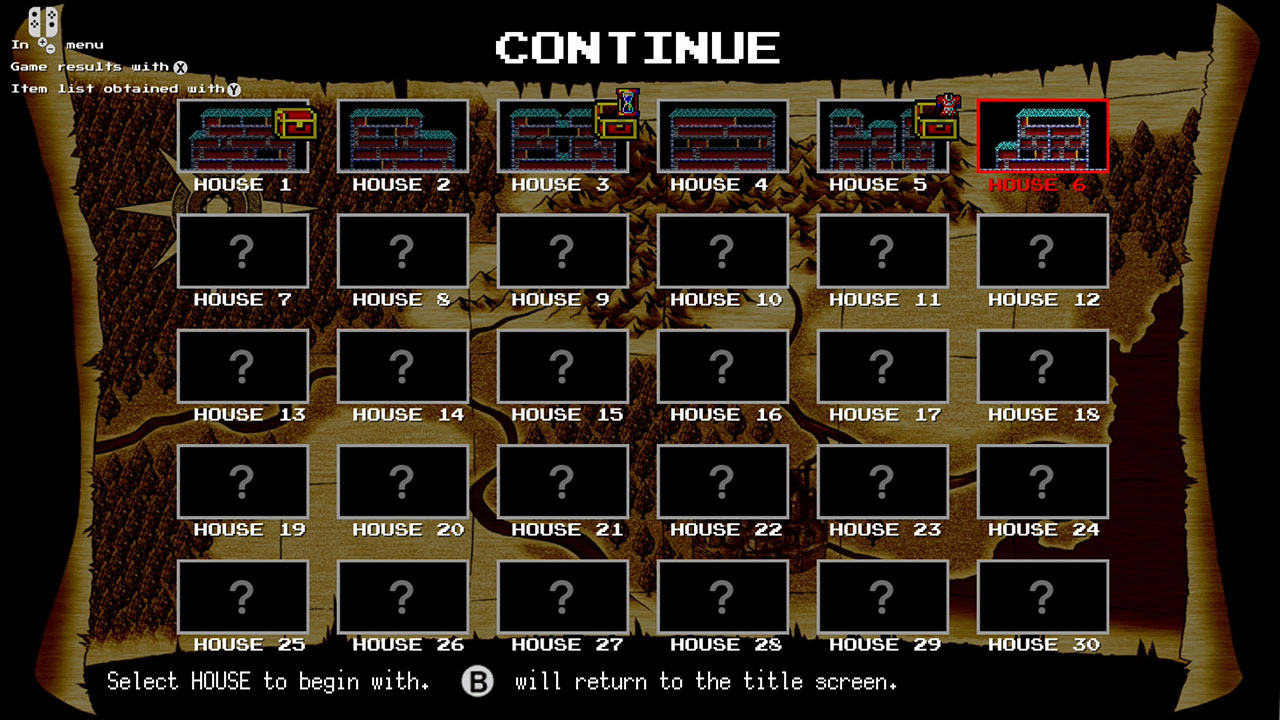Screen dimensions: 1280x720
Task: Click the B button icon near the bottom hint
Action: coord(478,681)
